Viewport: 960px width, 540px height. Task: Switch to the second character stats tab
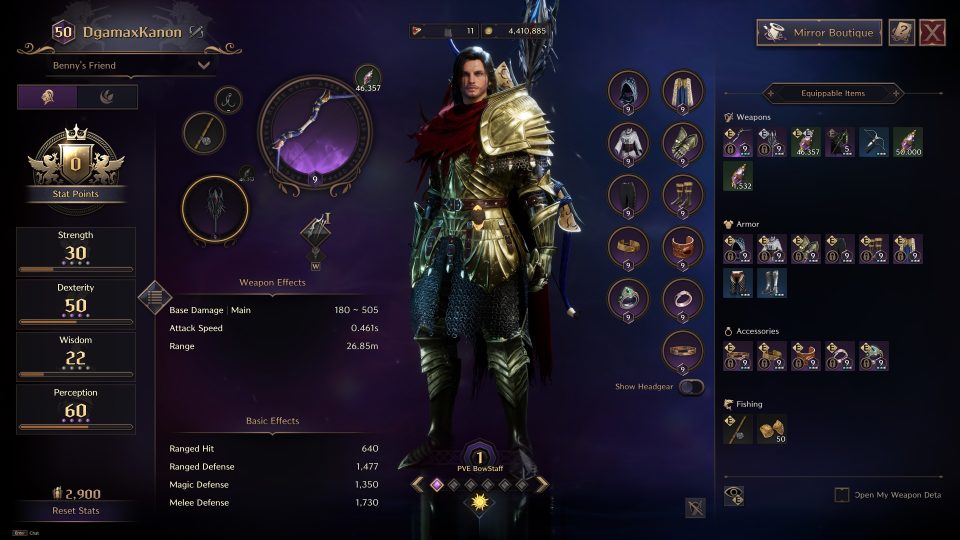(108, 97)
